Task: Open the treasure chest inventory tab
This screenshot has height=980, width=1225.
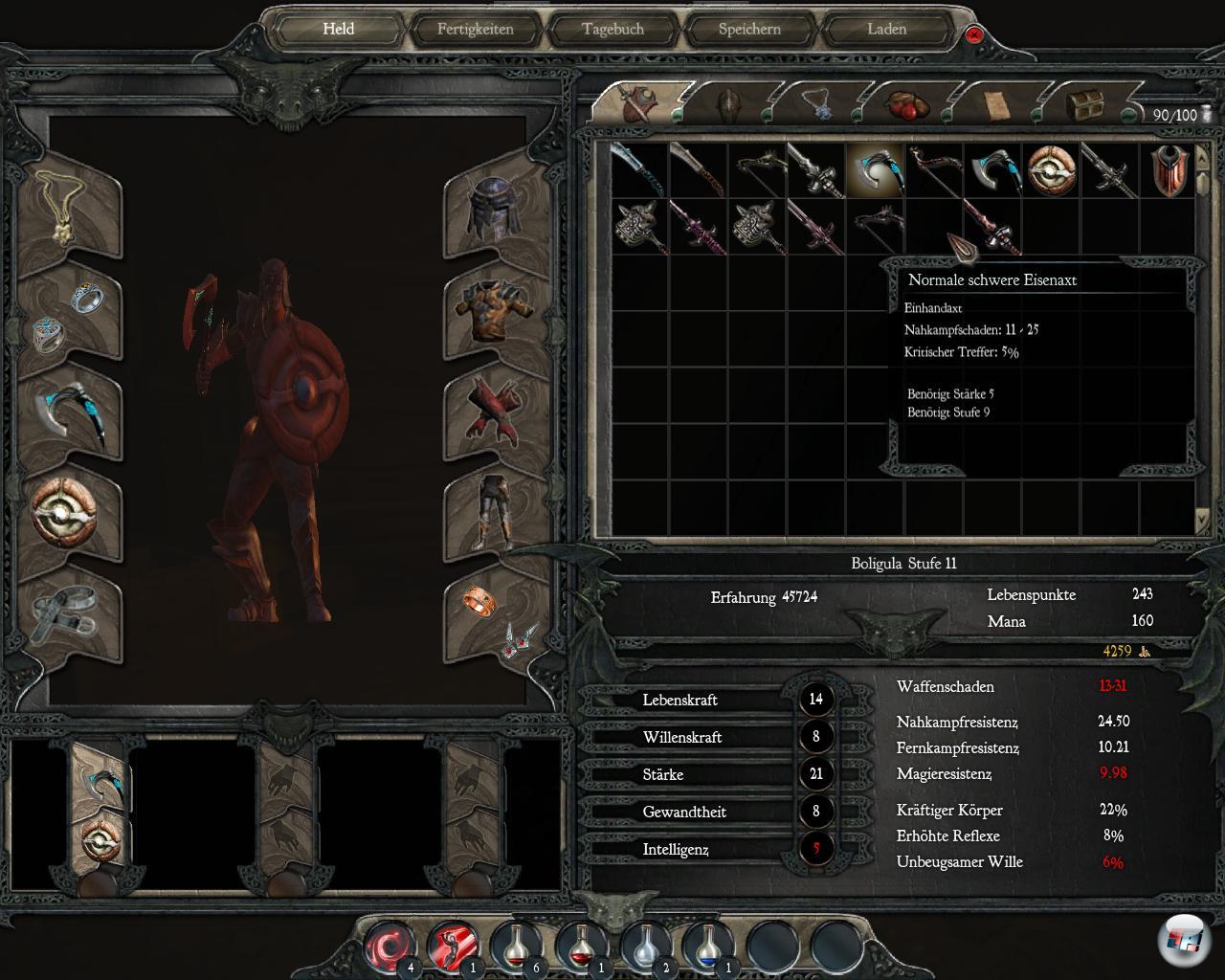Action: point(1084,102)
